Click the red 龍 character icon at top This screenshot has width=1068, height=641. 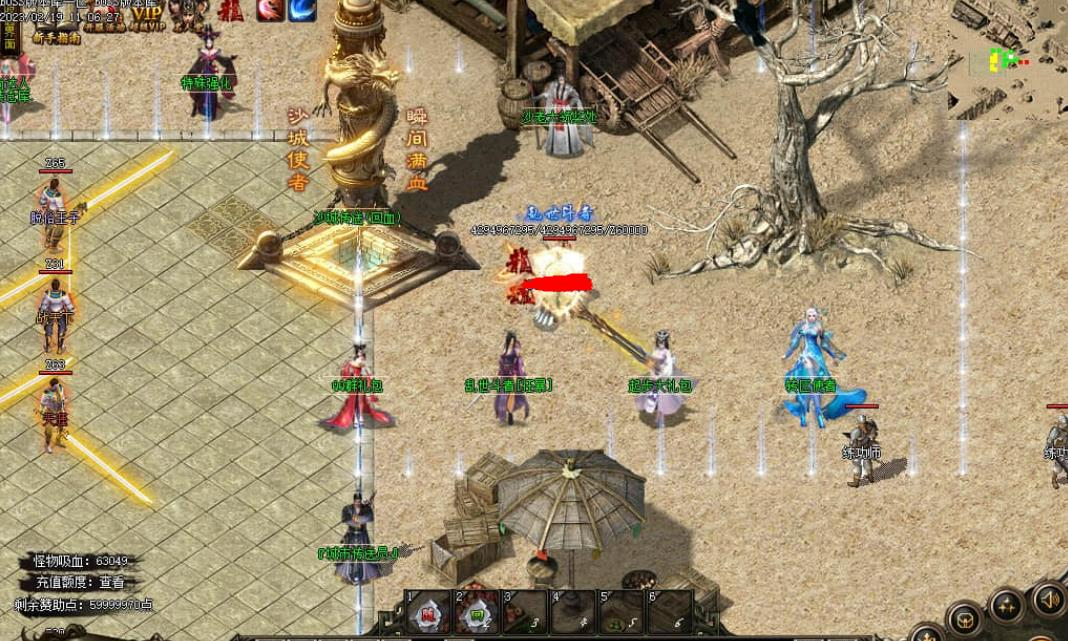tap(229, 10)
